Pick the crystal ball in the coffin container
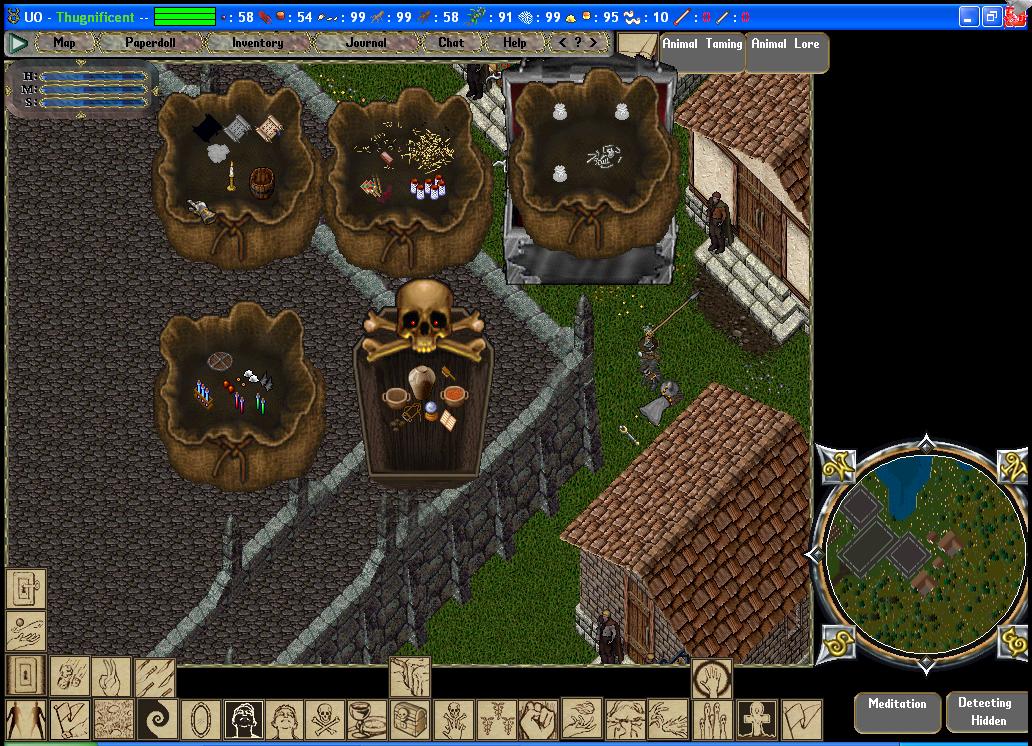Viewport: 1032px width, 746px height. [x=430, y=409]
